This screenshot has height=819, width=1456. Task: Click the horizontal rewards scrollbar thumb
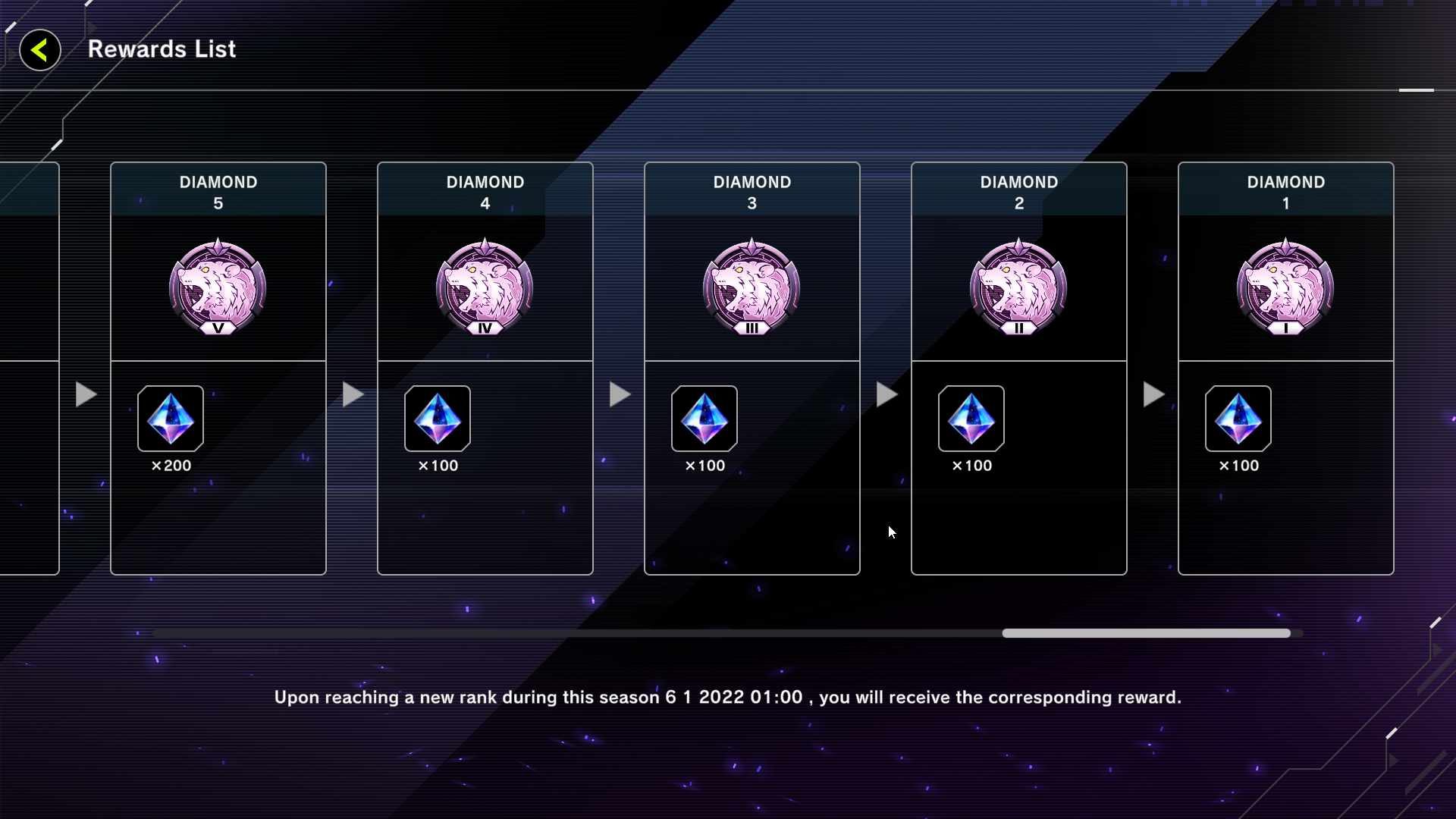(x=1146, y=633)
